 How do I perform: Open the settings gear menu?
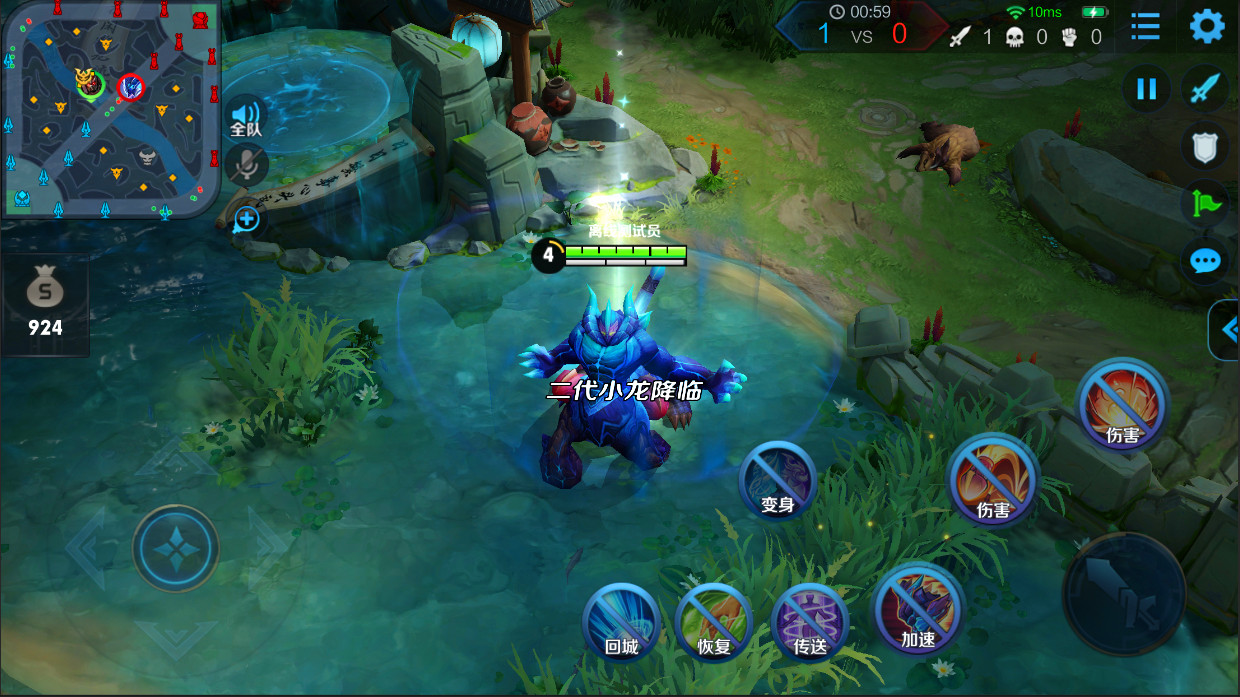point(1207,27)
